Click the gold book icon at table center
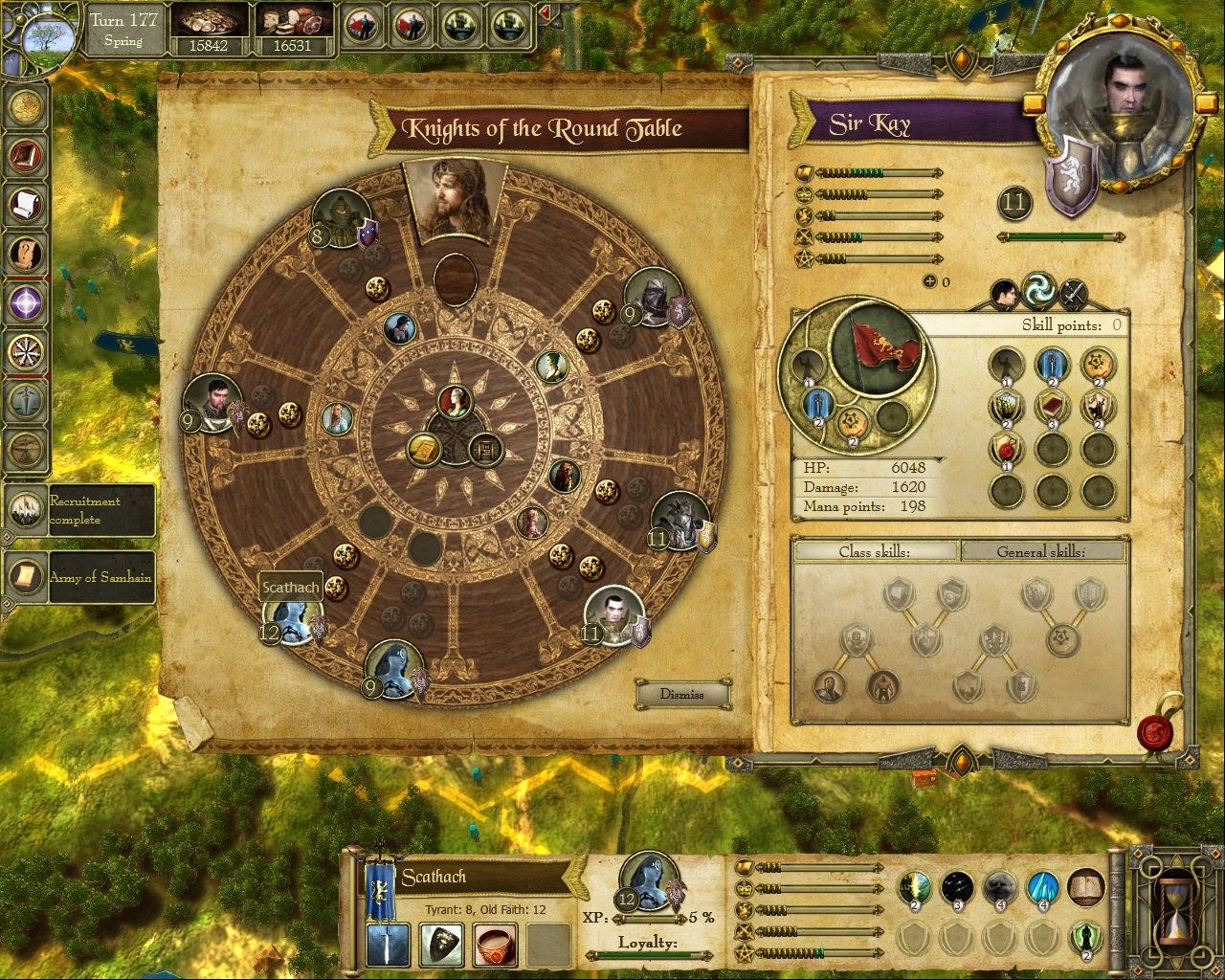The width and height of the screenshot is (1225, 980). (423, 449)
